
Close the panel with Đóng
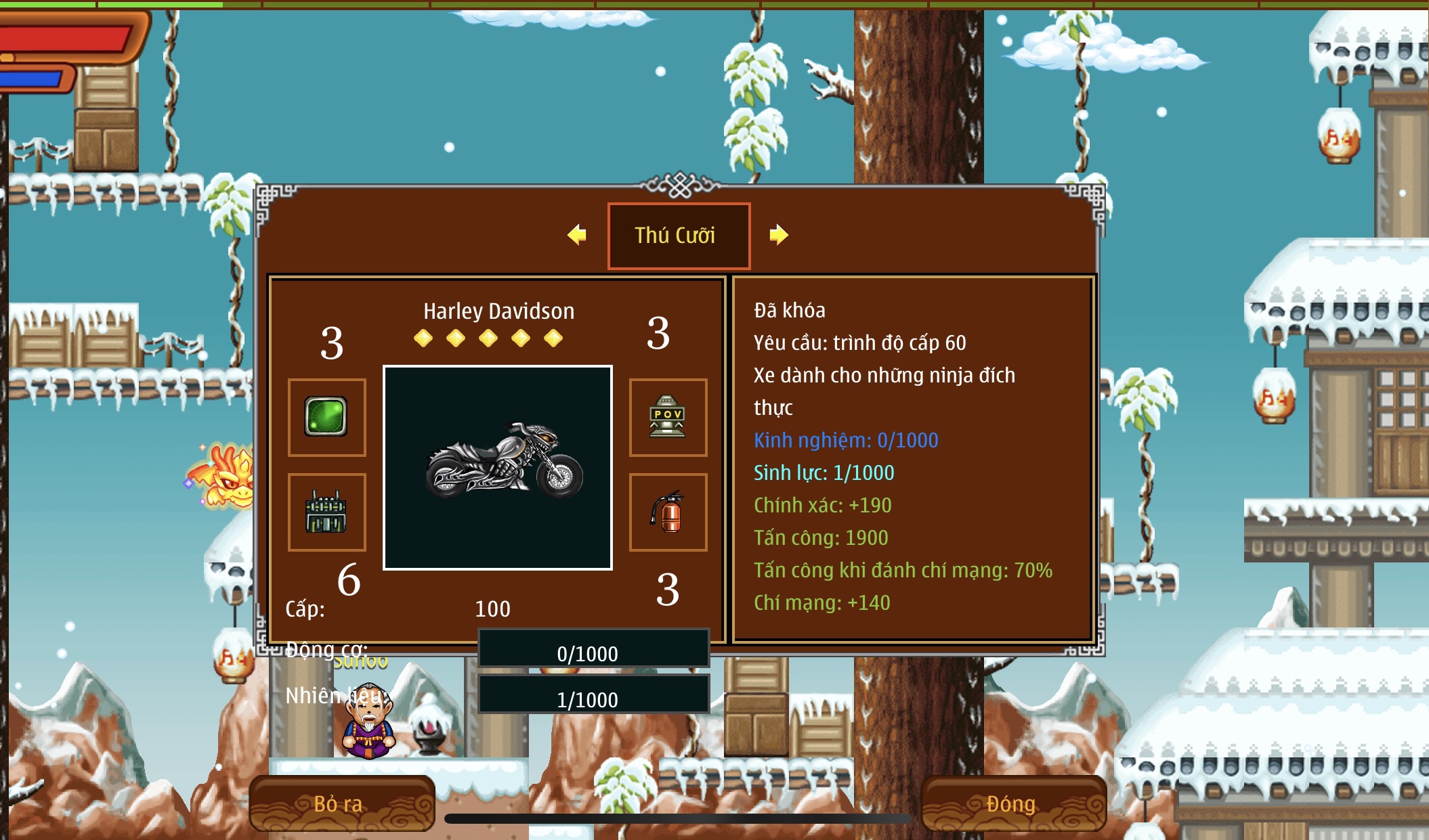point(1012,803)
